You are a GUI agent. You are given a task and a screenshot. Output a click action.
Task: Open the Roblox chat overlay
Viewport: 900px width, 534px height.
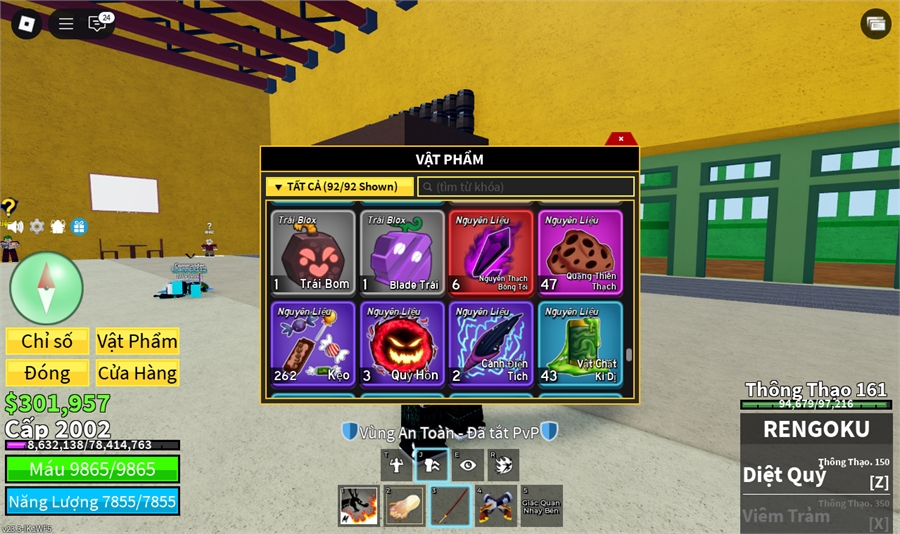point(98,24)
